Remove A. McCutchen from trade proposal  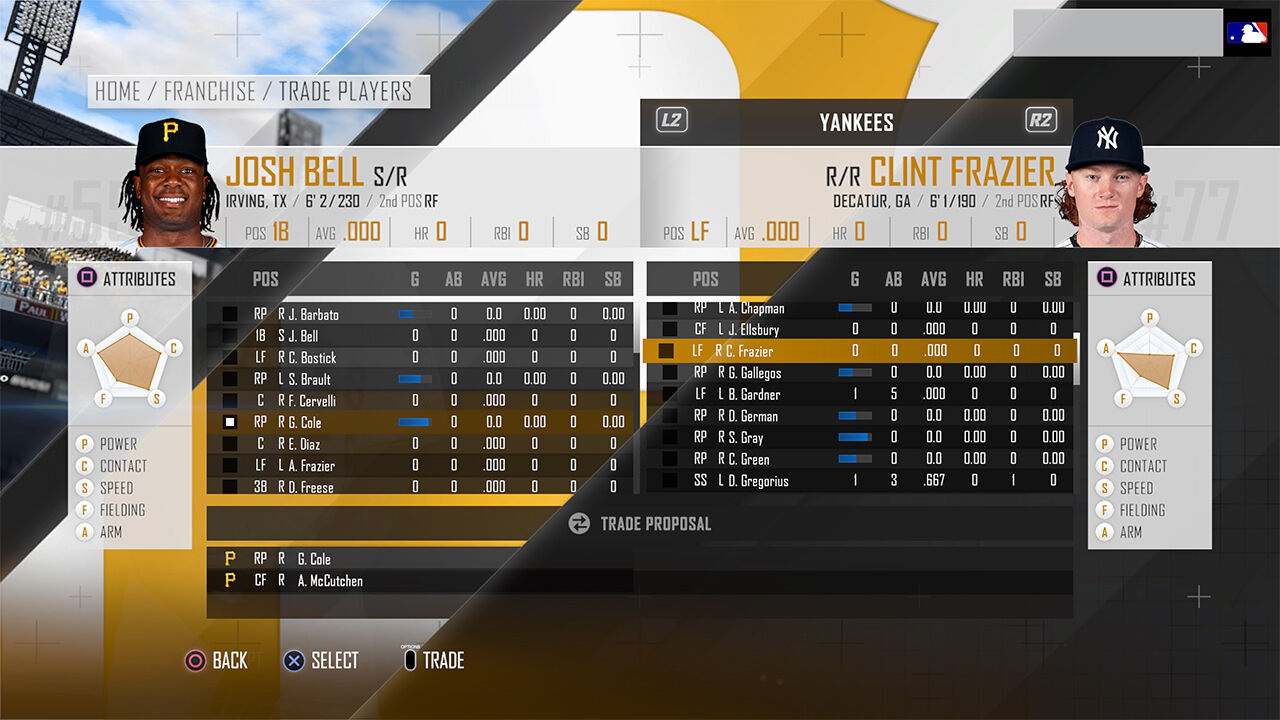[330, 581]
